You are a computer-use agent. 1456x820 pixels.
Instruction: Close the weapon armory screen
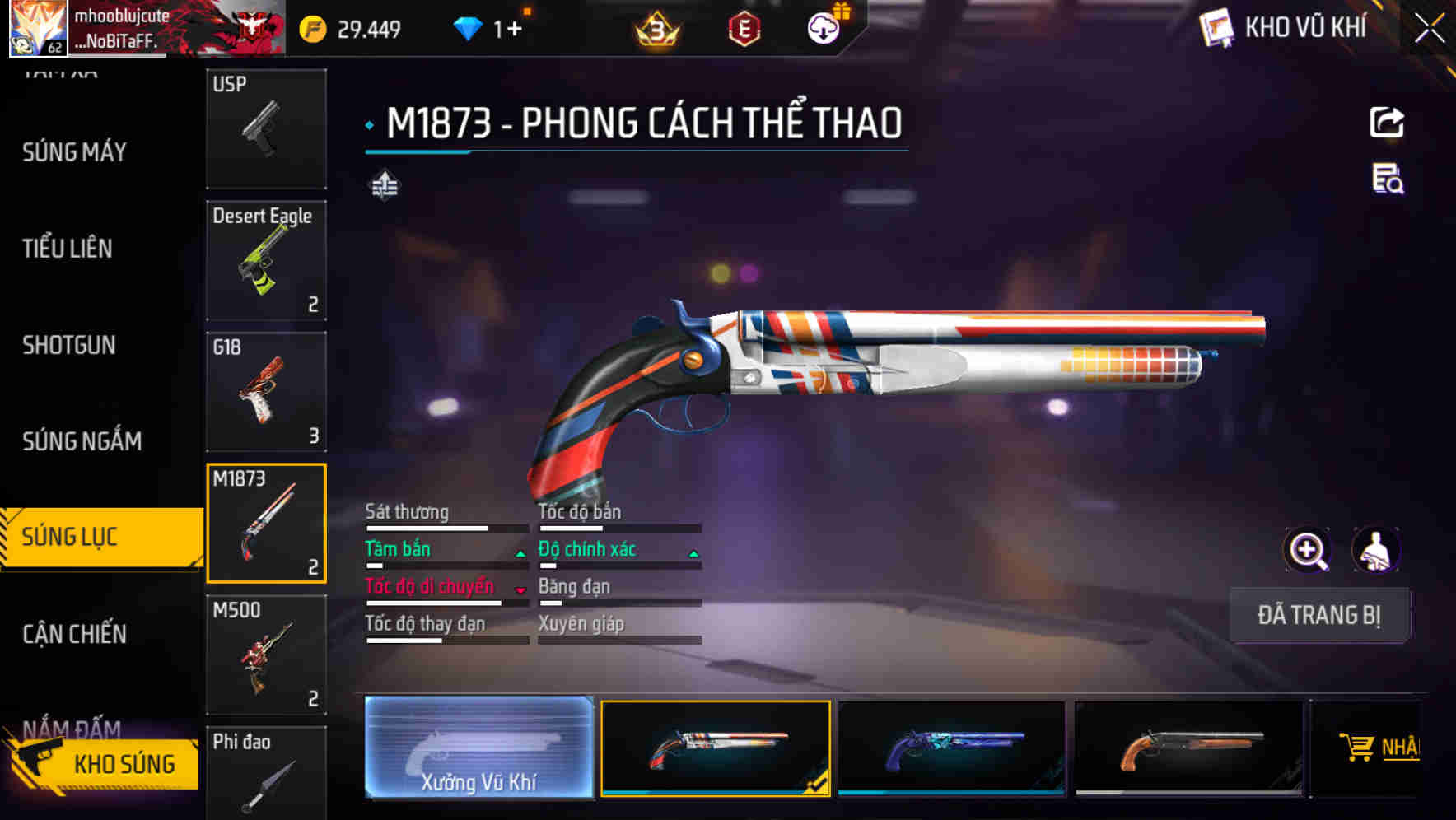click(x=1430, y=29)
